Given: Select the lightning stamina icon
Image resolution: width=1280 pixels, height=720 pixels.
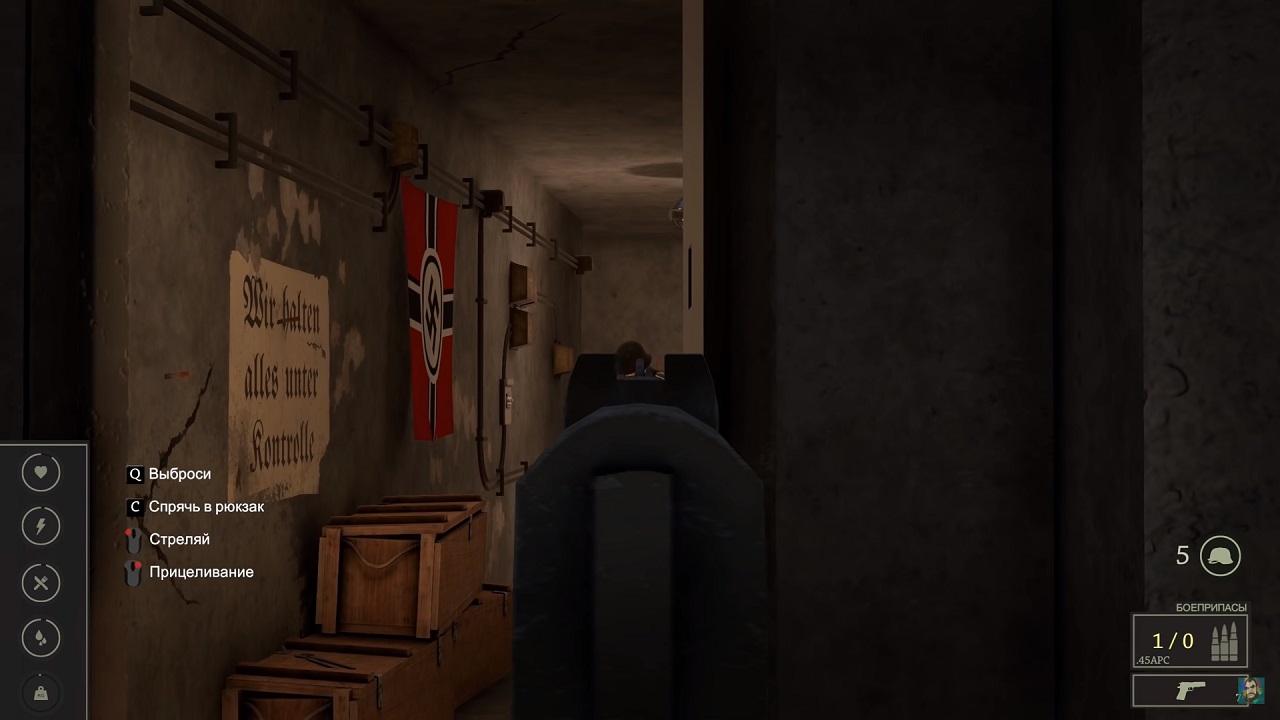Looking at the screenshot, I should point(40,526).
